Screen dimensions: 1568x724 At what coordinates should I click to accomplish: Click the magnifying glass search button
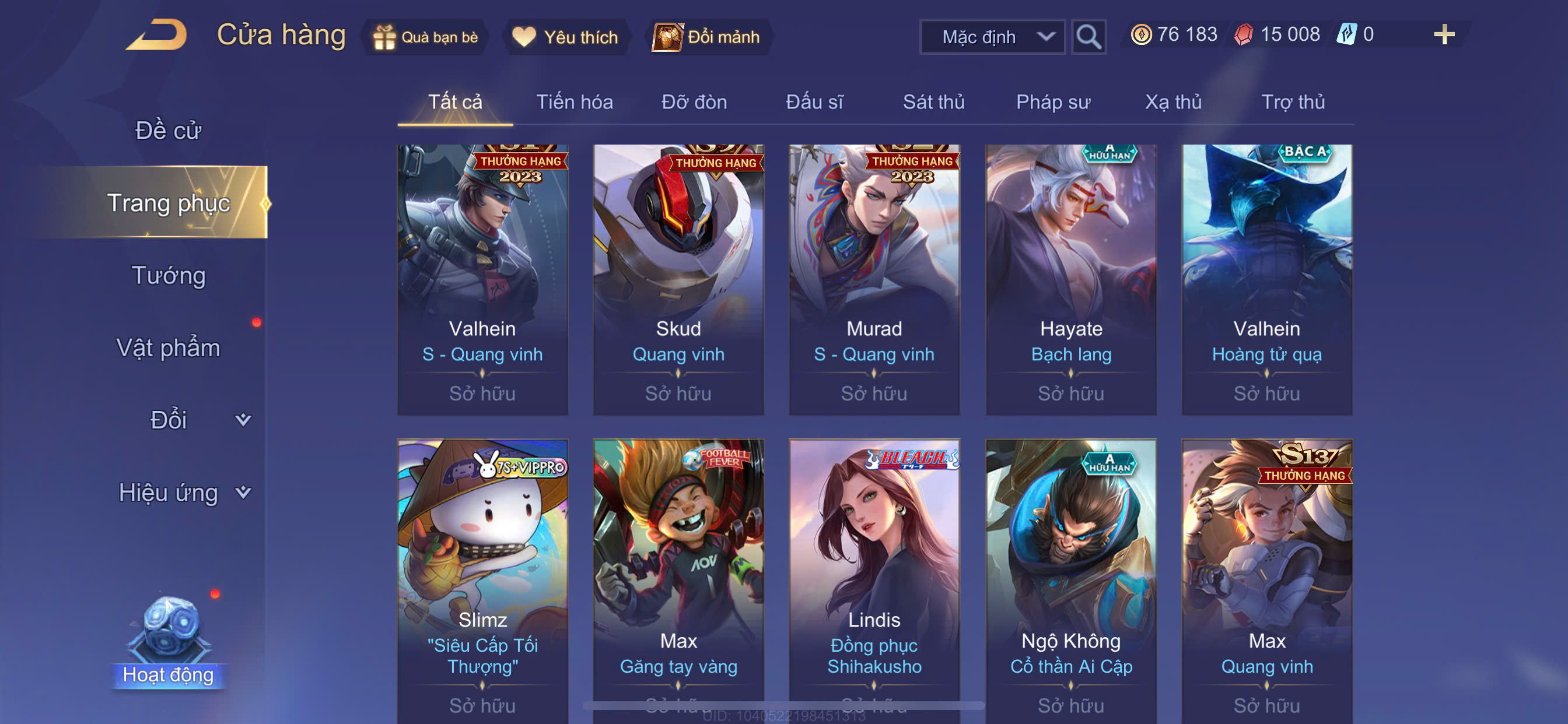(1088, 37)
